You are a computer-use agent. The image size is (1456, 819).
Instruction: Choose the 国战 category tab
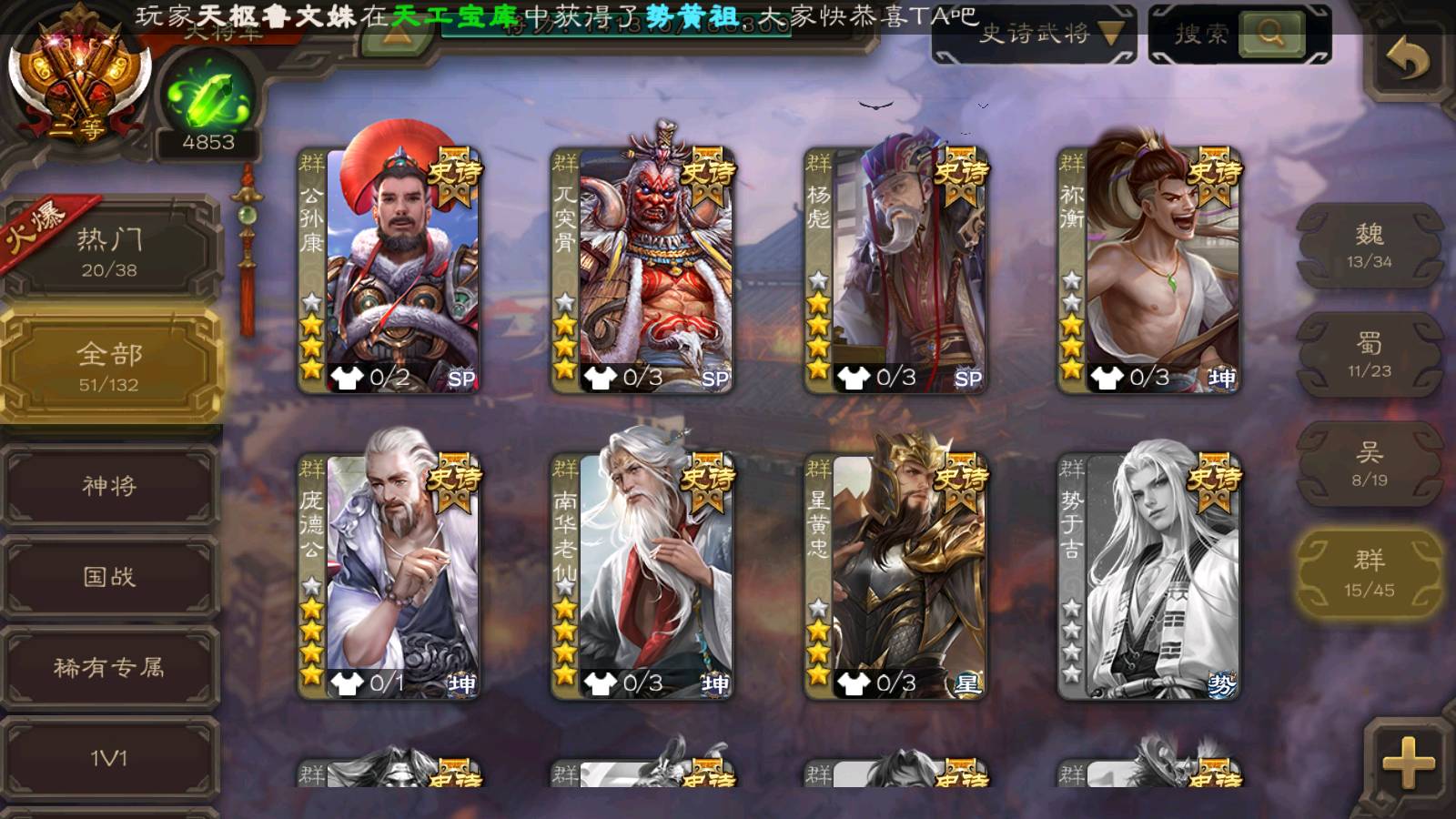[x=109, y=577]
